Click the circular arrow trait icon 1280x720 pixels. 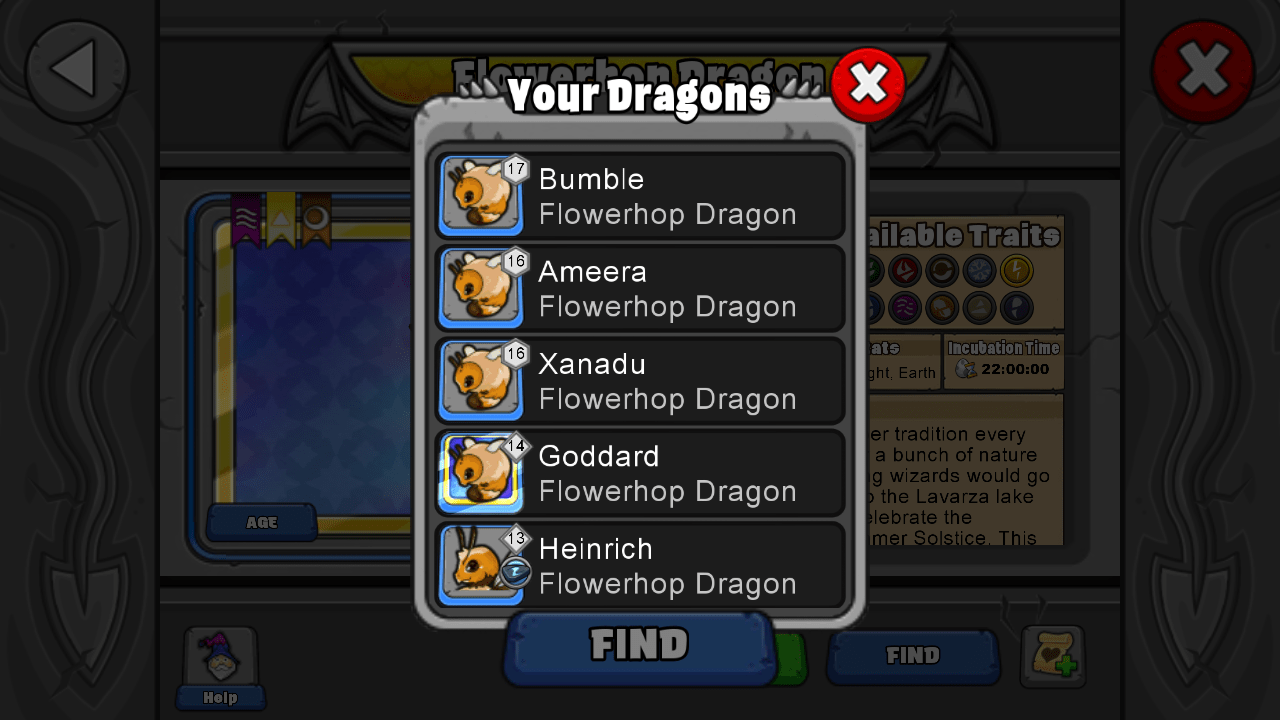pos(942,270)
